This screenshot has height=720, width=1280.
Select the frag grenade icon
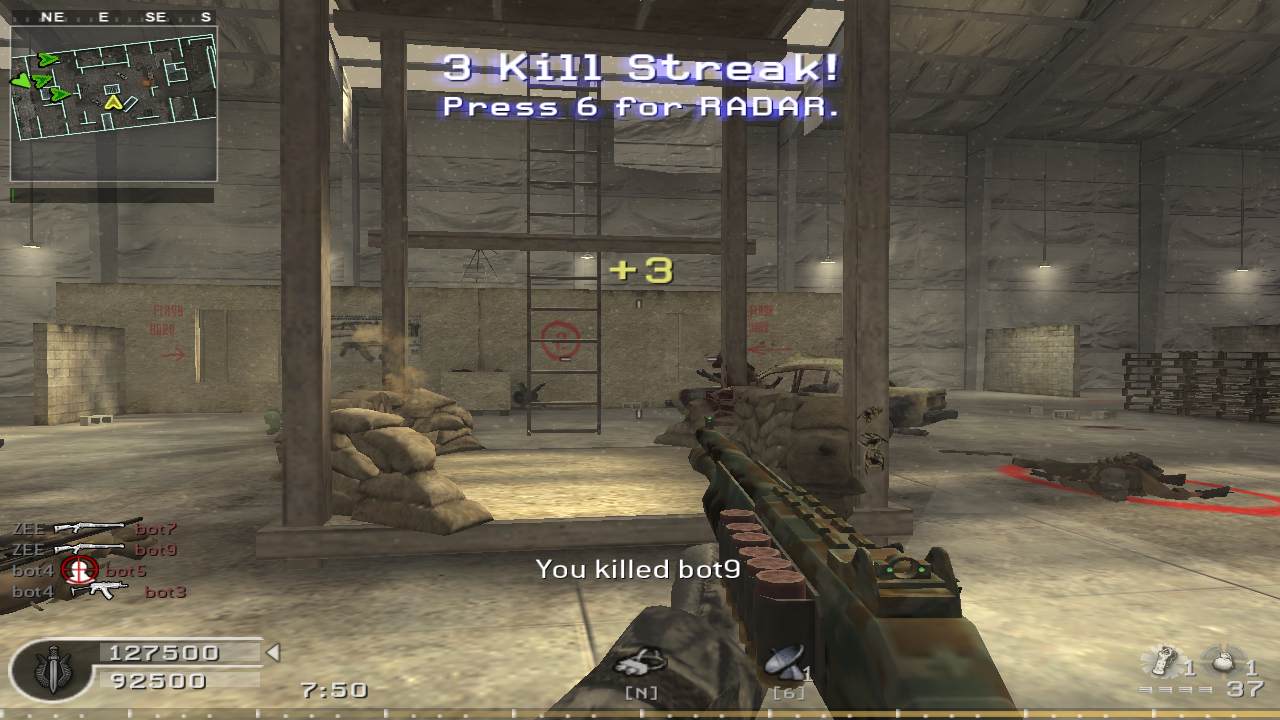coord(1223,661)
